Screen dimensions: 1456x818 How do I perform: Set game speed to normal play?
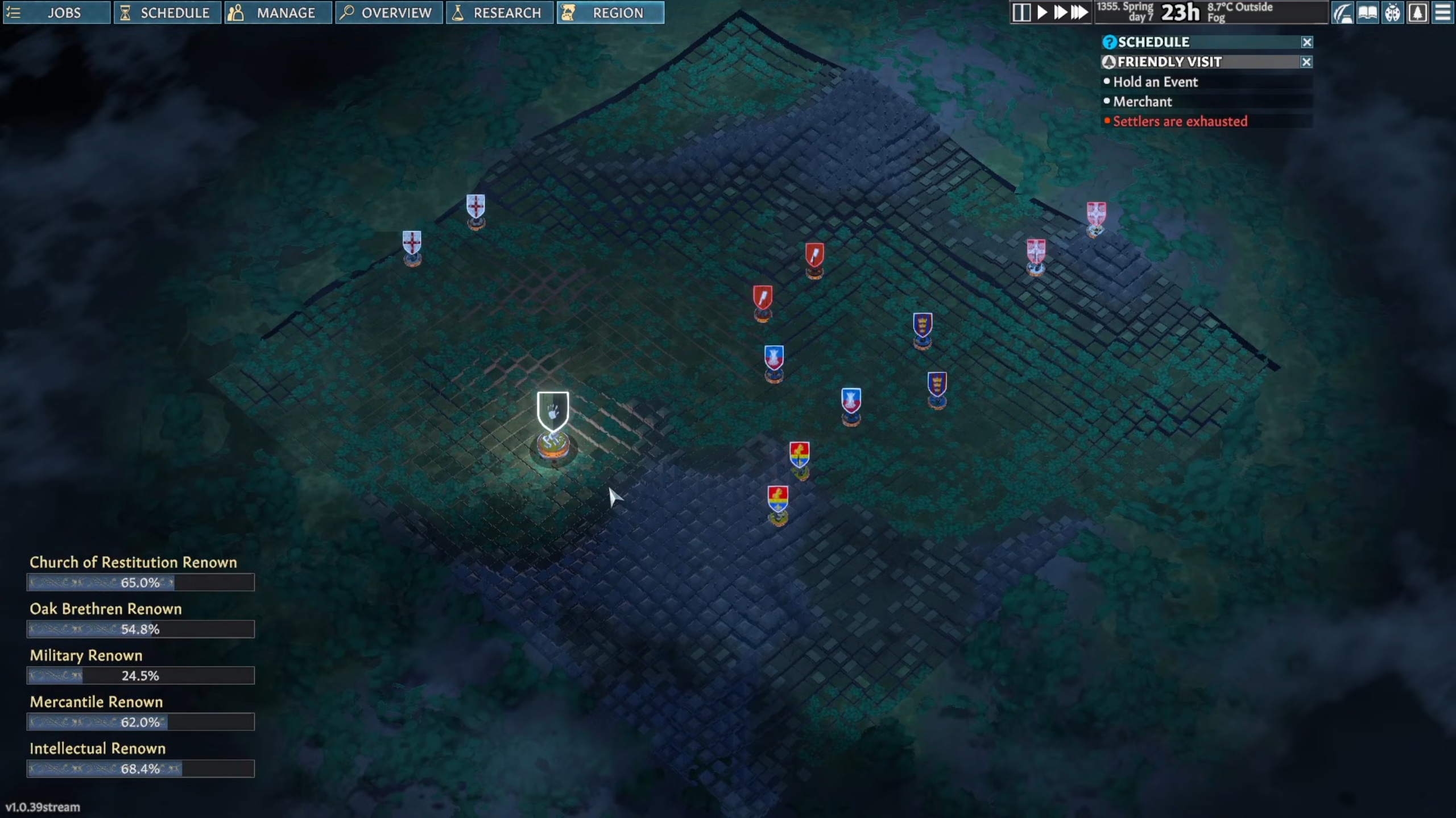pos(1042,13)
